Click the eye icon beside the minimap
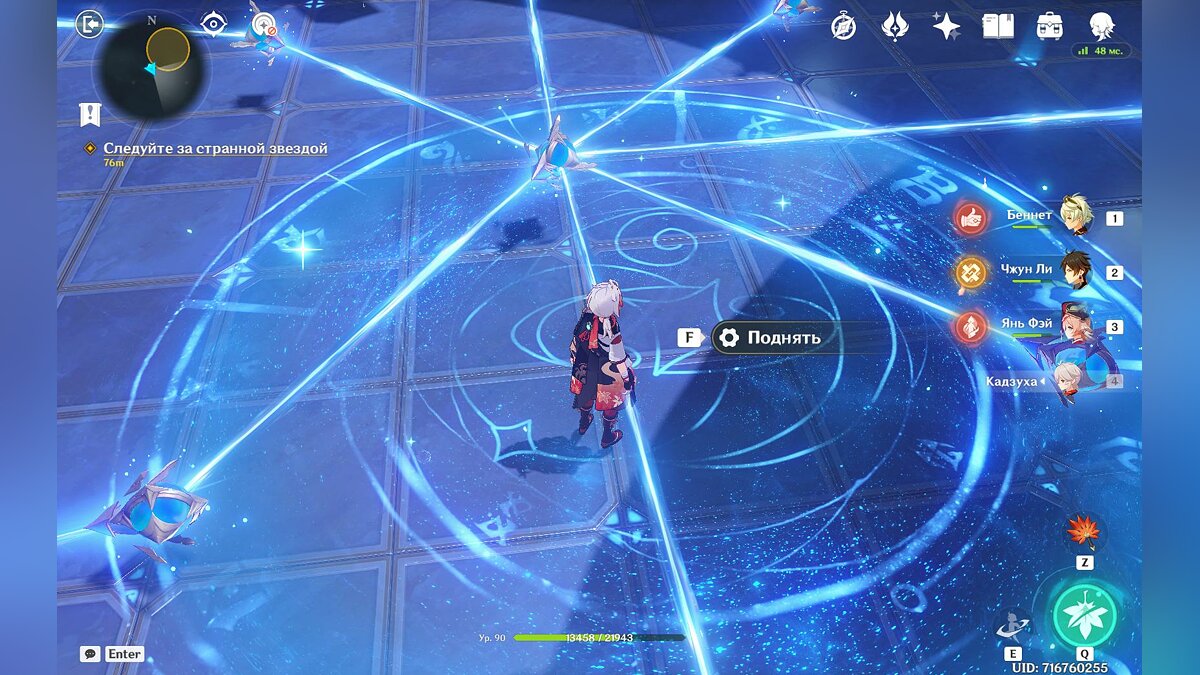 pos(213,23)
